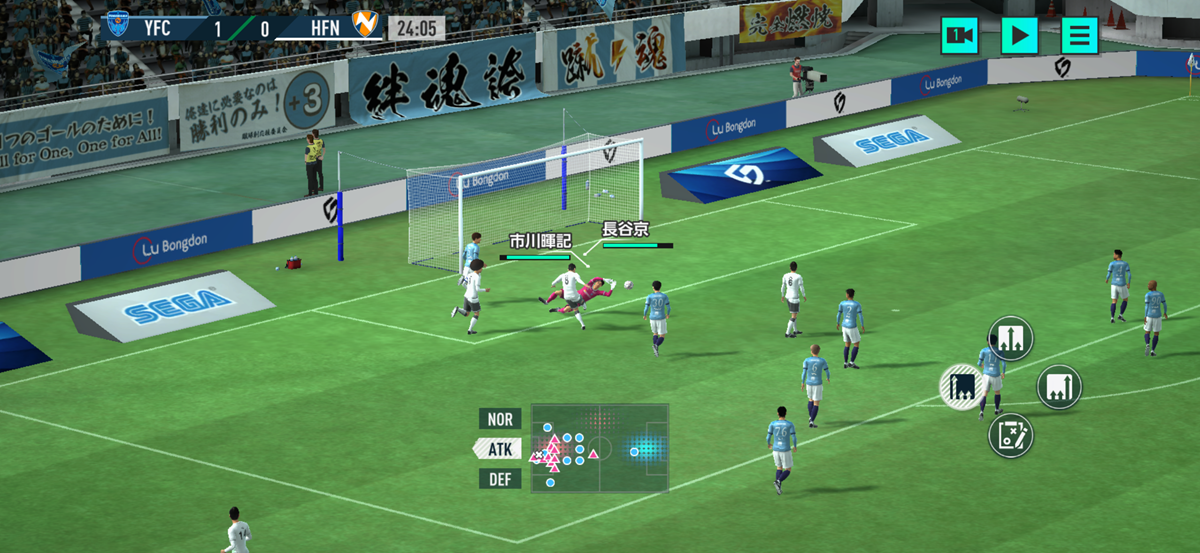Select the highlighted left-side attack tactic icon

tap(964, 387)
